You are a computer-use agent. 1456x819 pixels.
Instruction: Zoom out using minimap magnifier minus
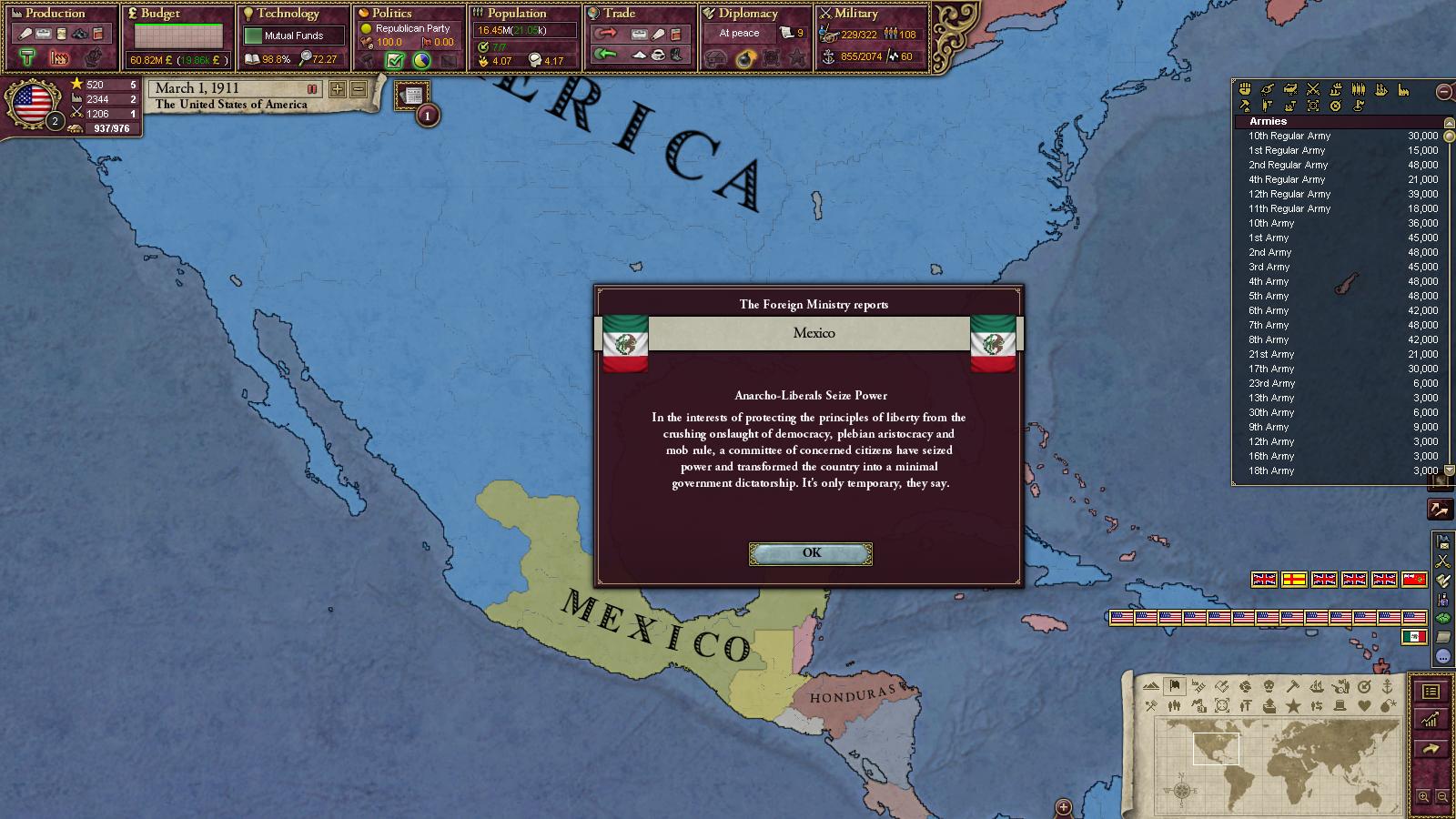(1442, 797)
